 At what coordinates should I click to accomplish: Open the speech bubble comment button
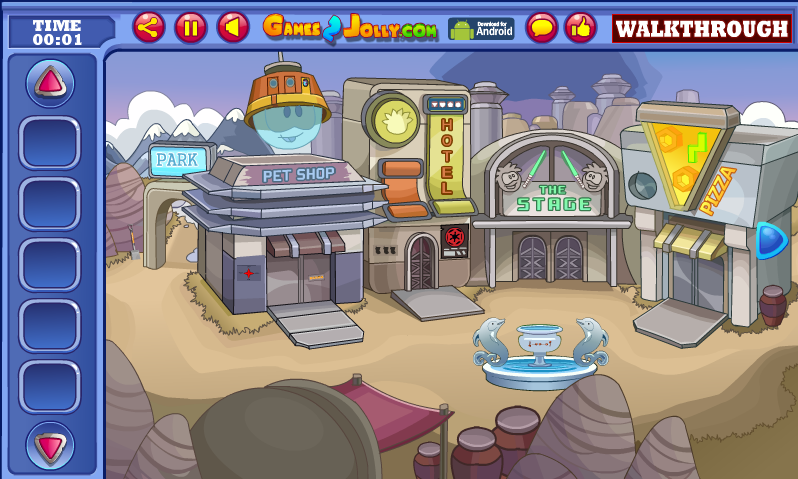point(541,27)
